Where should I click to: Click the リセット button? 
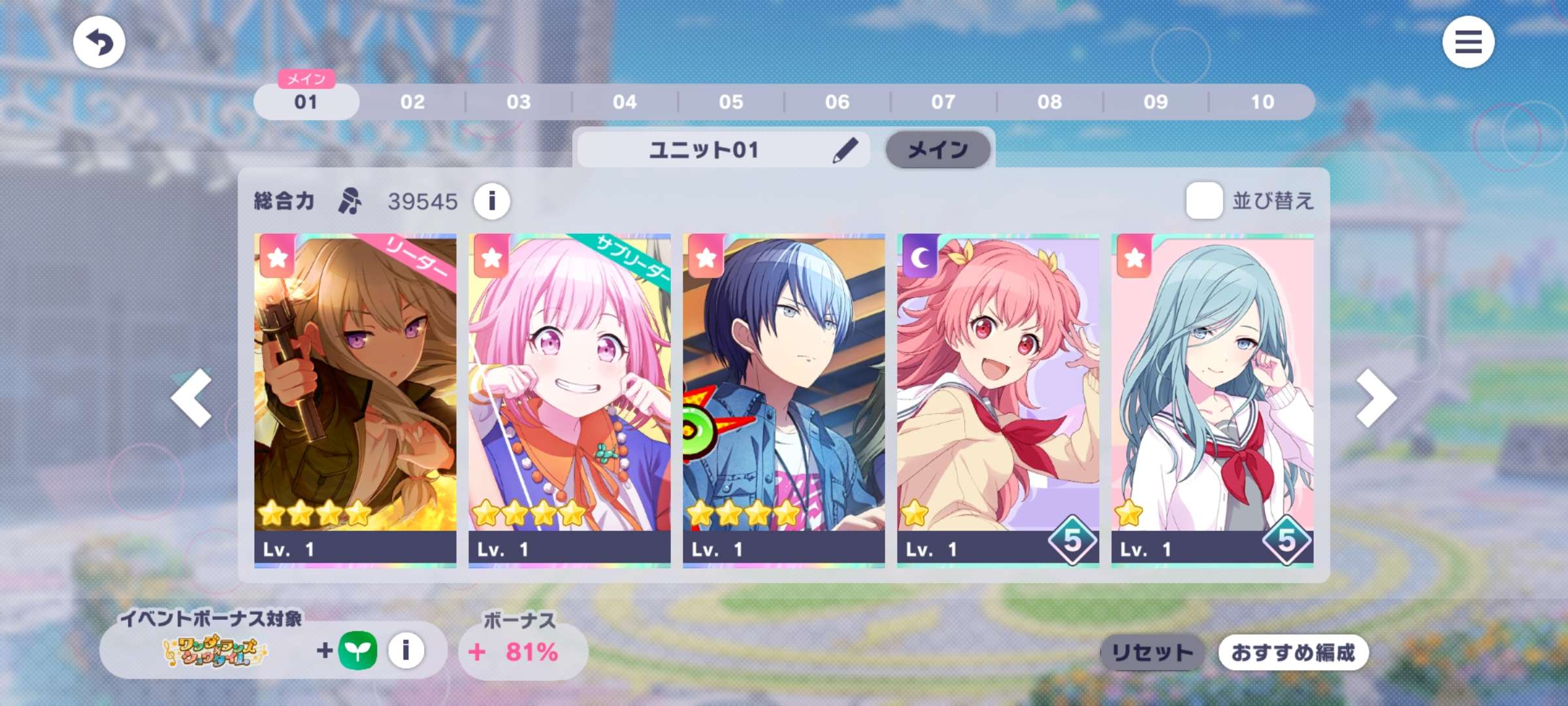1152,652
